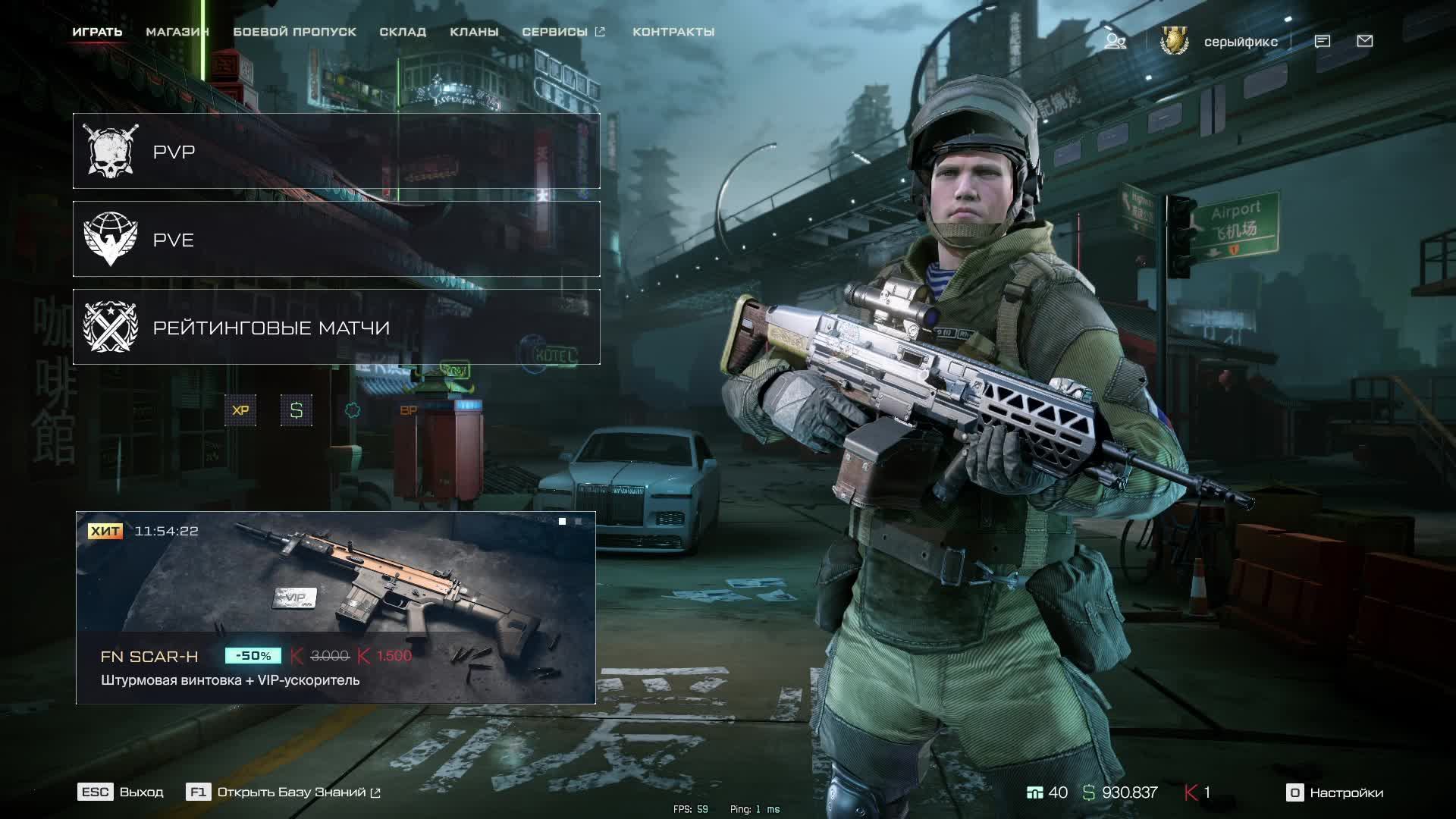Open the МАГАЗИН shop tab
Viewport: 1456px width, 819px height.
coord(177,32)
